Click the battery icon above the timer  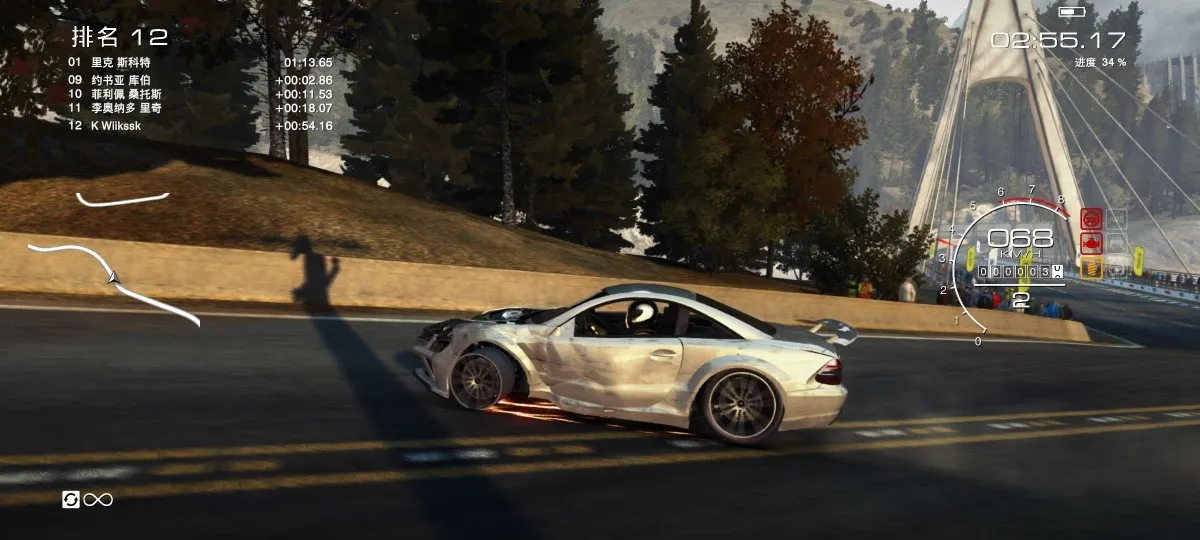(1071, 12)
